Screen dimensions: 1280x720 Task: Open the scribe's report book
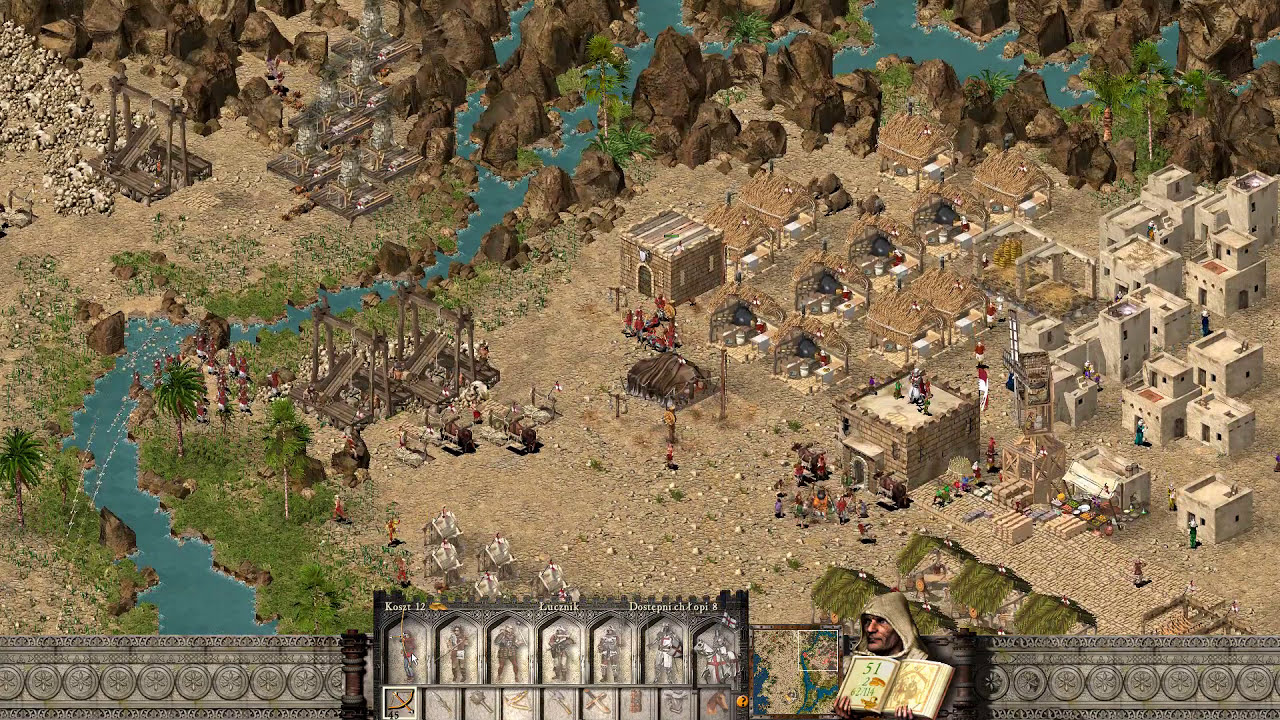click(x=895, y=685)
